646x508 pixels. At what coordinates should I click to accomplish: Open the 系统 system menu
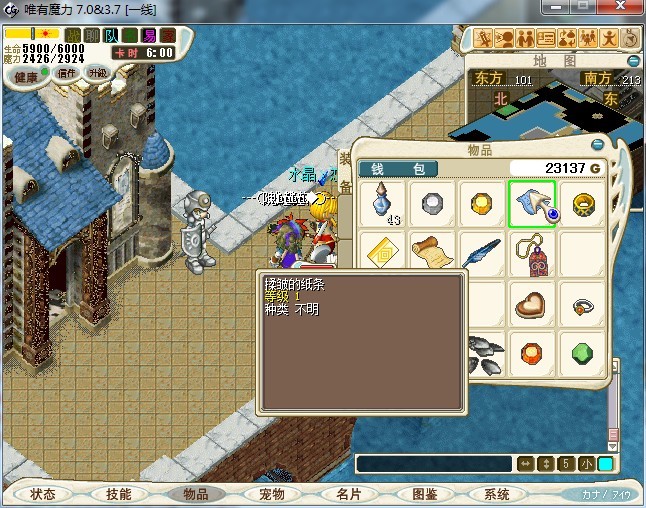coord(497,494)
